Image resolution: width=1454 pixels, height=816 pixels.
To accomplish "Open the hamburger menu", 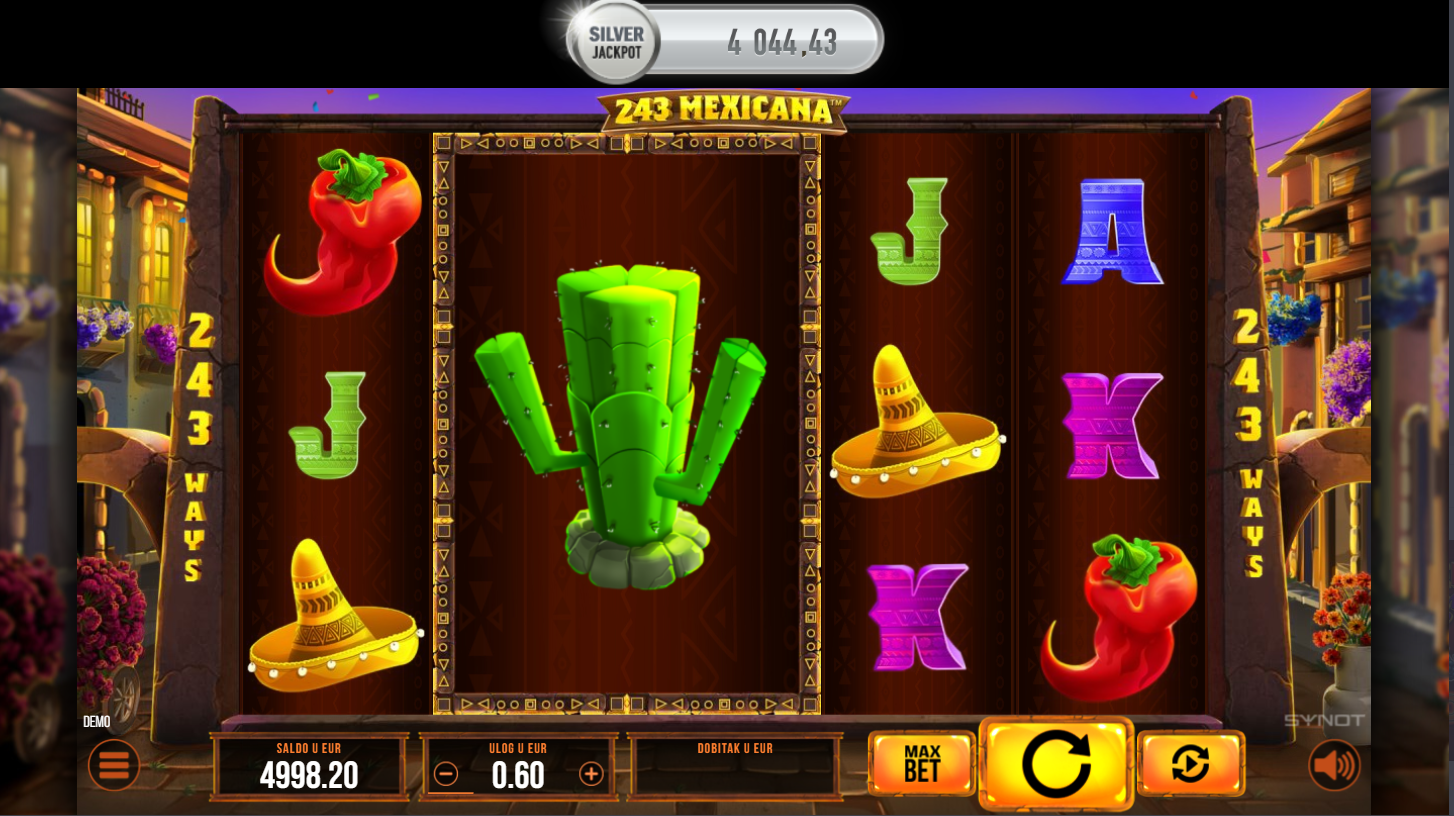I will point(114,765).
